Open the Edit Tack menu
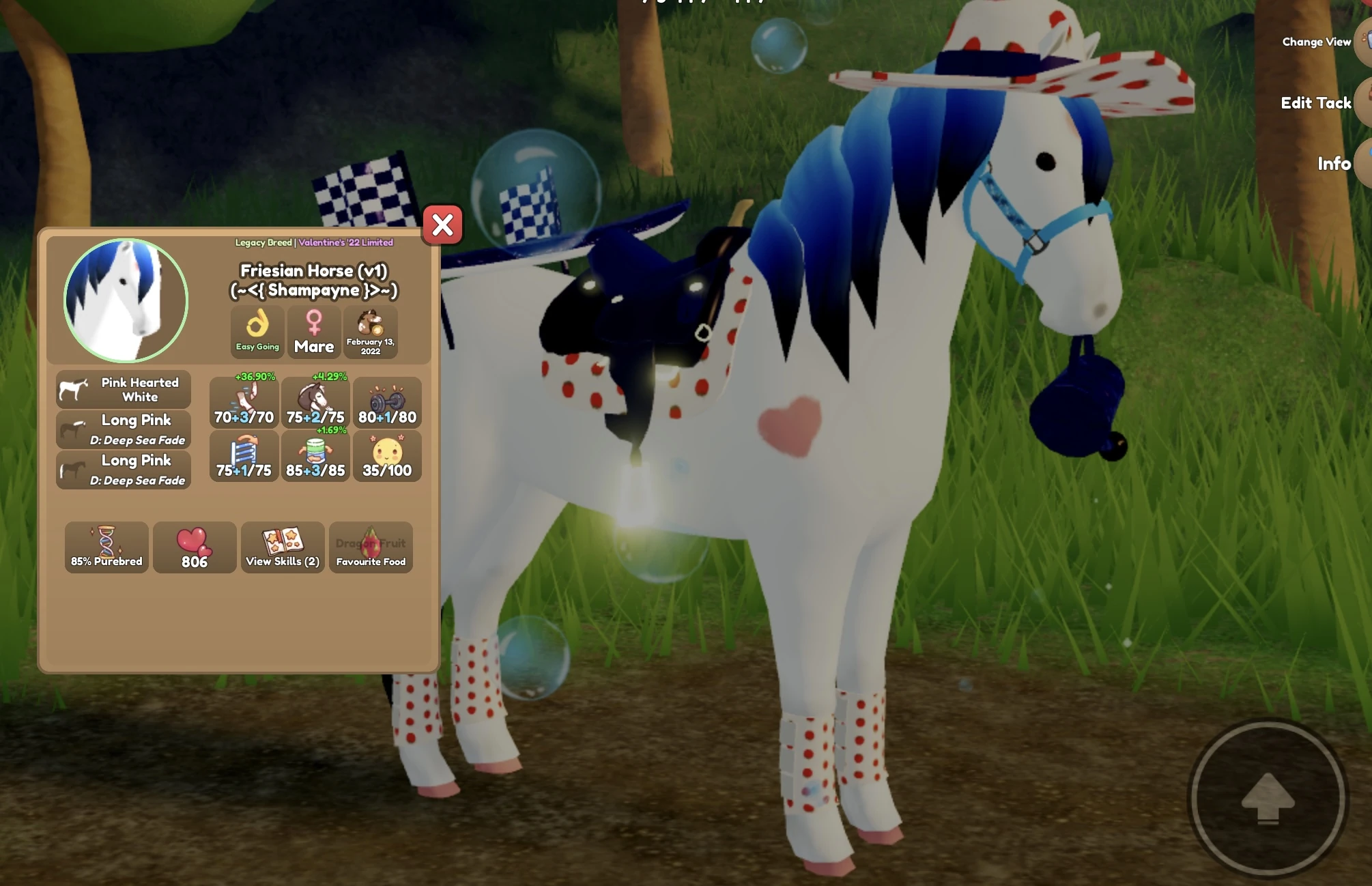This screenshot has width=1372, height=886. [1316, 102]
